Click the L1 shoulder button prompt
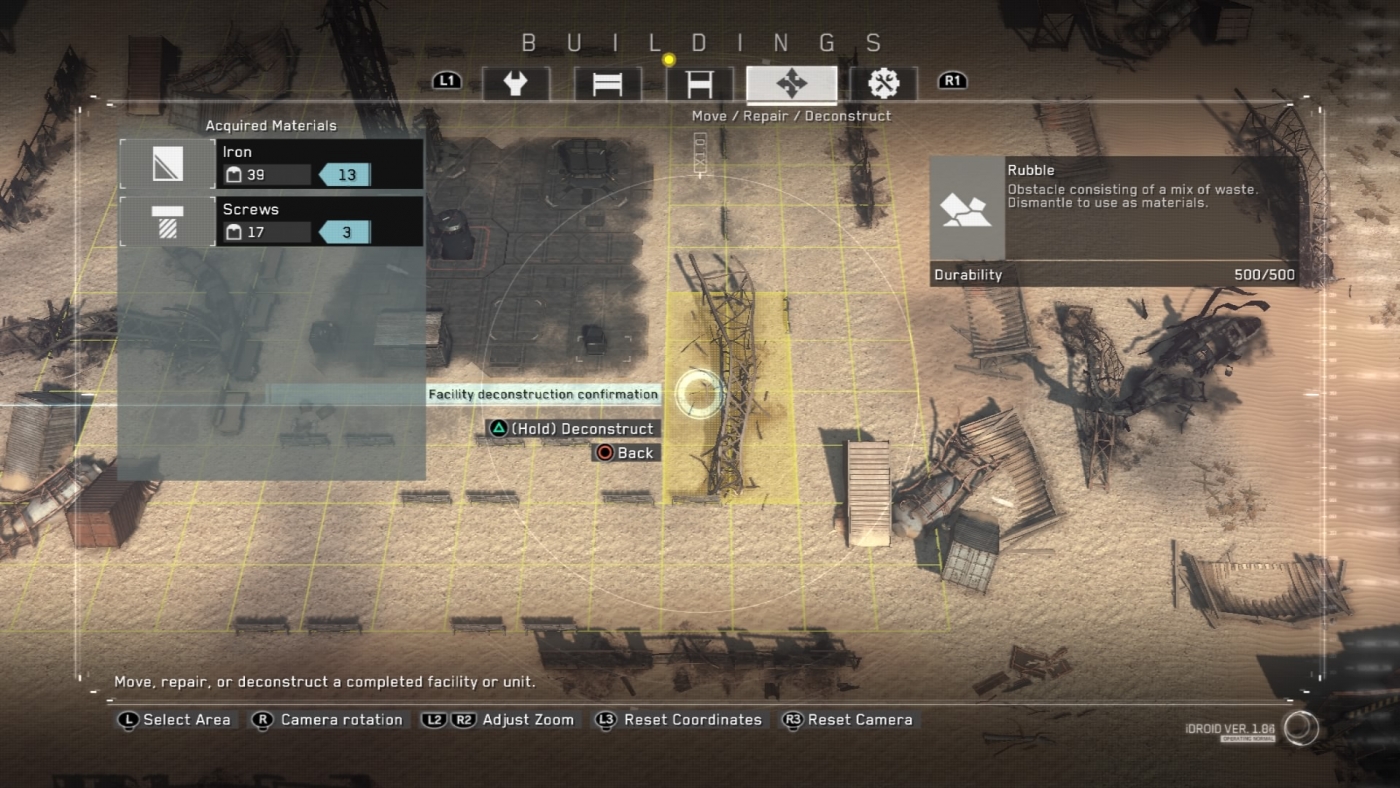Screen dimensions: 1400x788 click(x=446, y=81)
